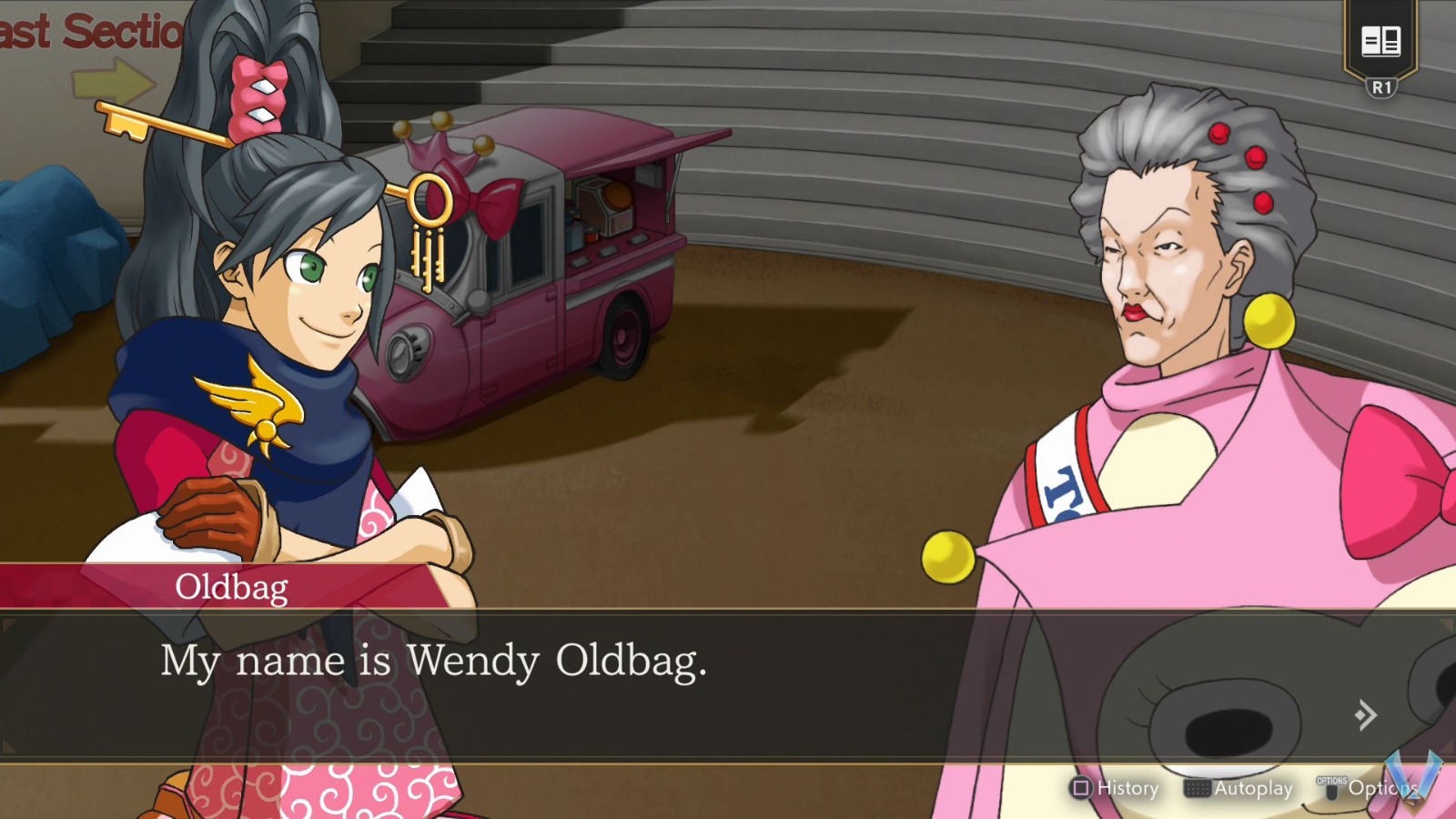Click the Oldbag name plate
Image resolution: width=1456 pixels, height=819 pixels.
click(x=230, y=588)
